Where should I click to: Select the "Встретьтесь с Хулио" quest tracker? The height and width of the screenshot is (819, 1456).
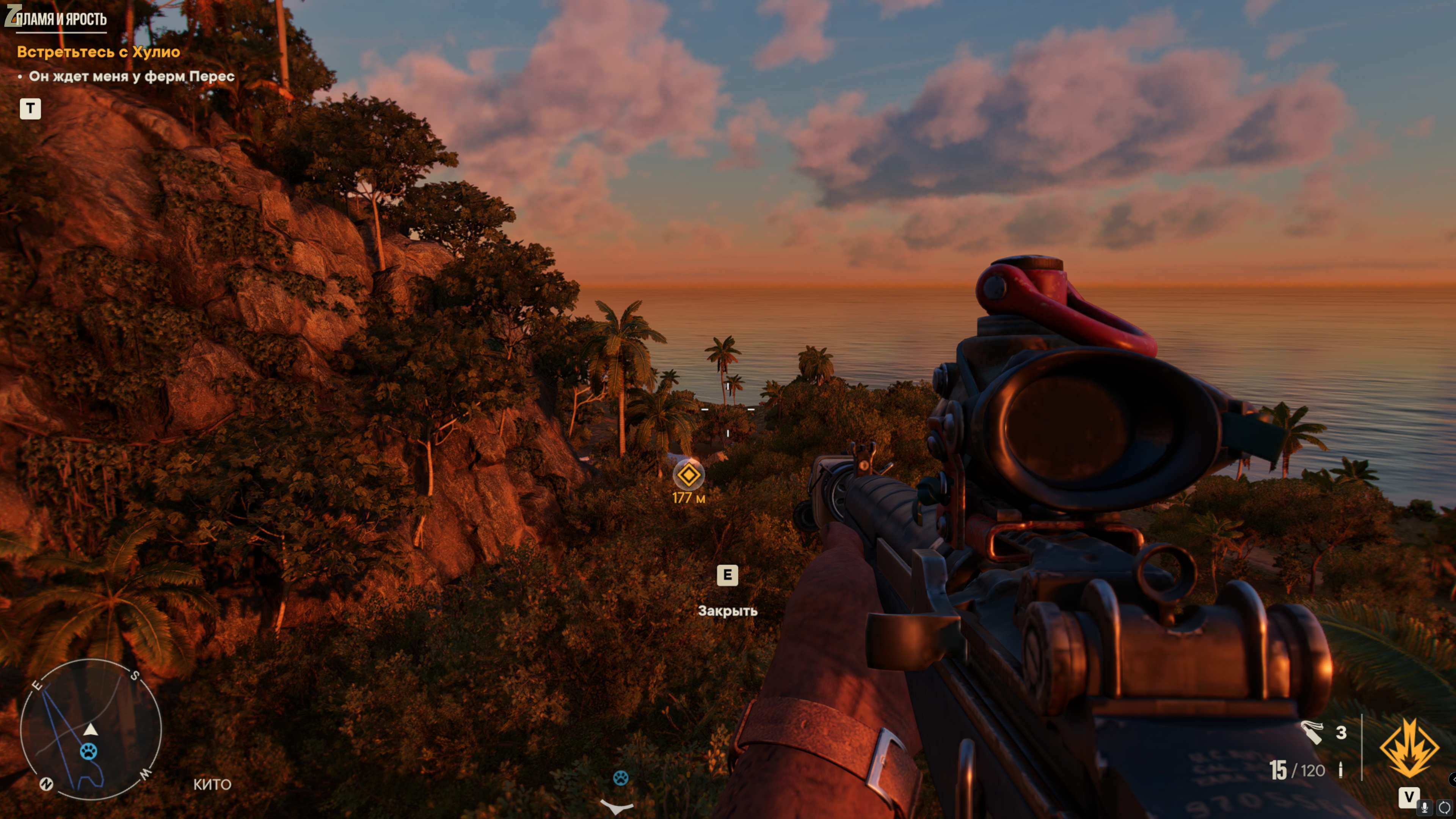click(x=98, y=52)
